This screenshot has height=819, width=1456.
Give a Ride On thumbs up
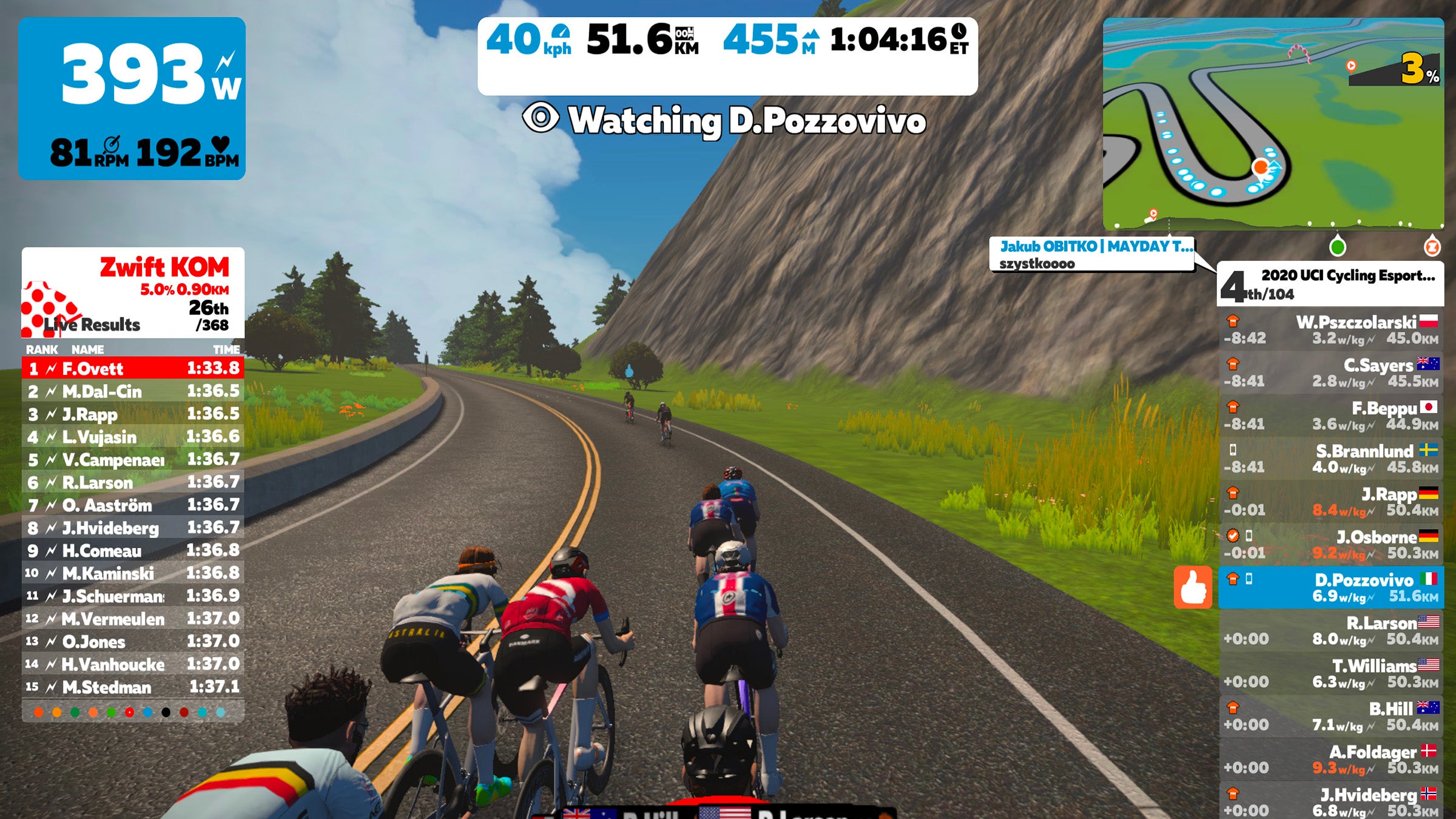pos(1193,587)
